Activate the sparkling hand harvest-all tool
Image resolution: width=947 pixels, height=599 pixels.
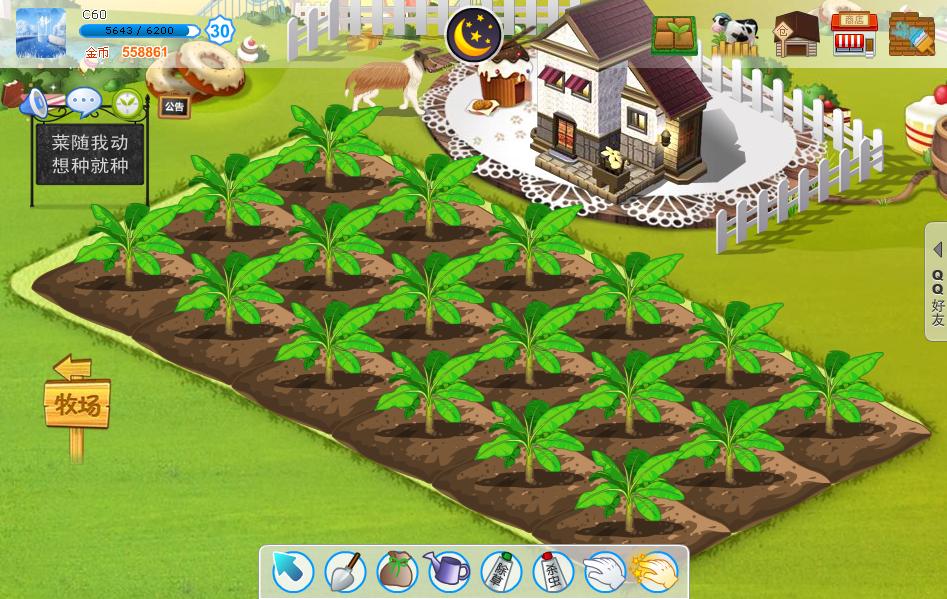click(656, 572)
